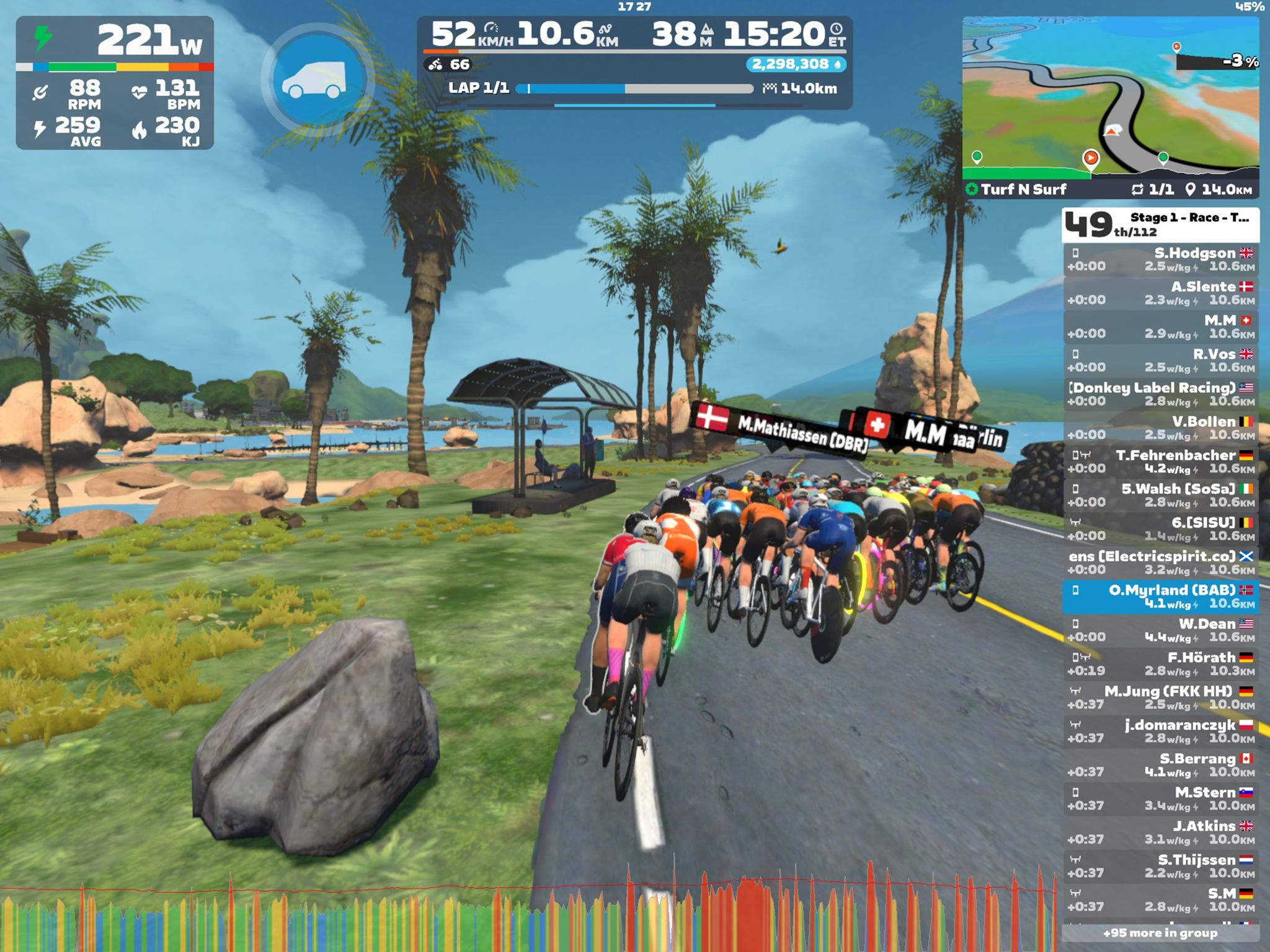This screenshot has width=1270, height=952.
Task: Select rider A.Slente in nearby riders
Action: [1160, 293]
